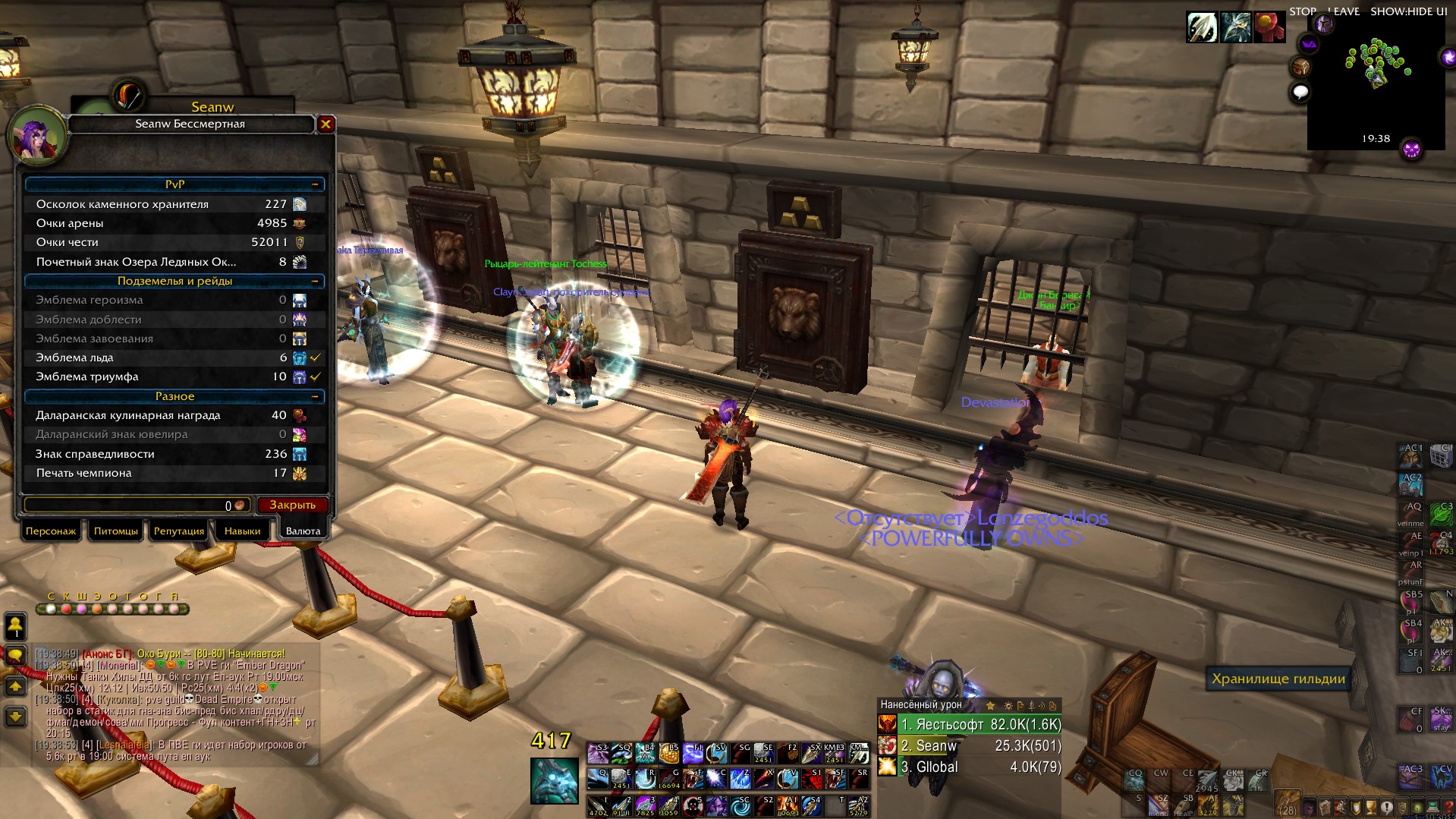The image size is (1456, 819).
Task: Select Яестьсофт row in damage meter
Action: pyautogui.click(x=980, y=724)
